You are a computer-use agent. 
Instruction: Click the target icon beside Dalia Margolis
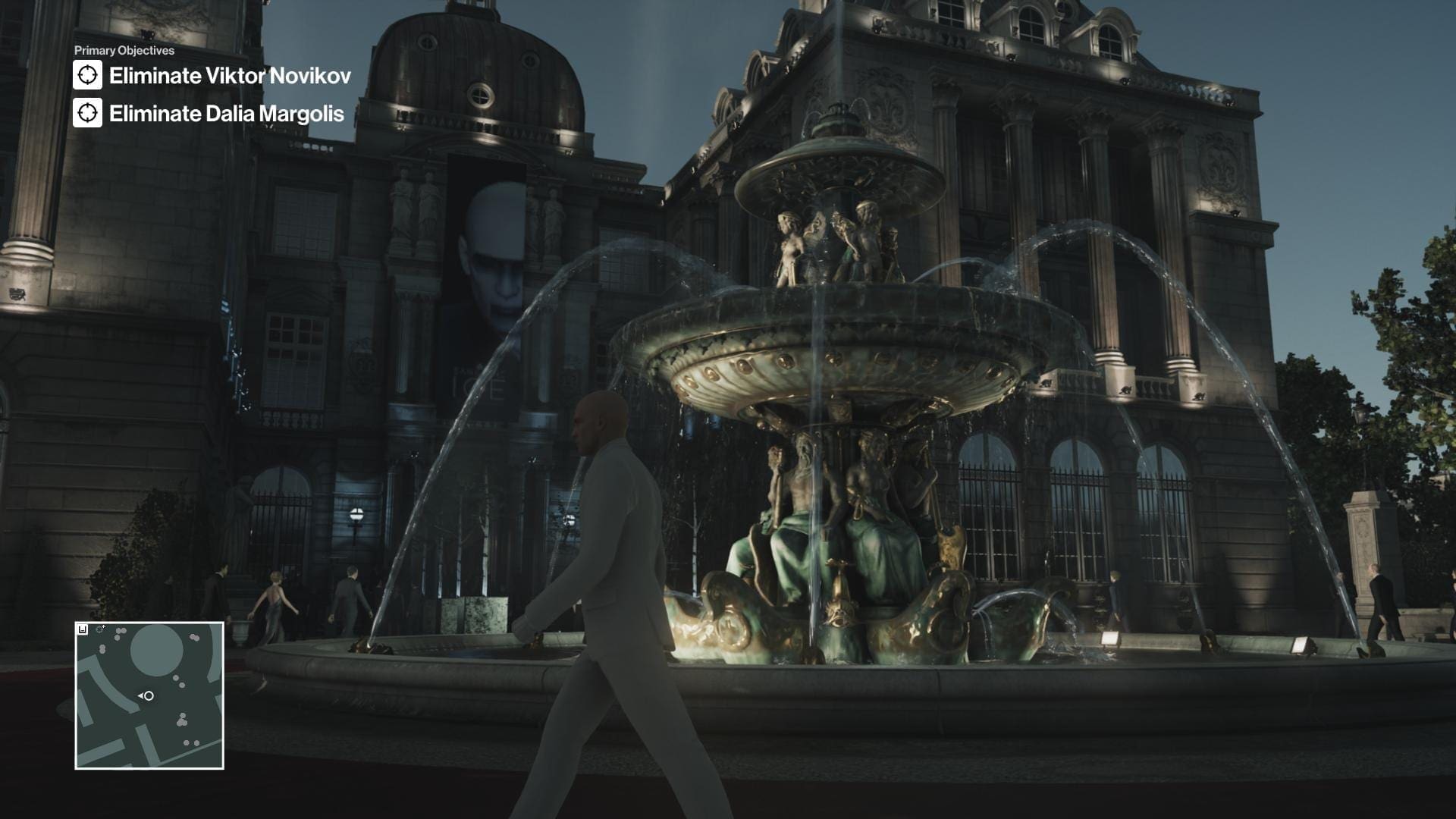(87, 113)
